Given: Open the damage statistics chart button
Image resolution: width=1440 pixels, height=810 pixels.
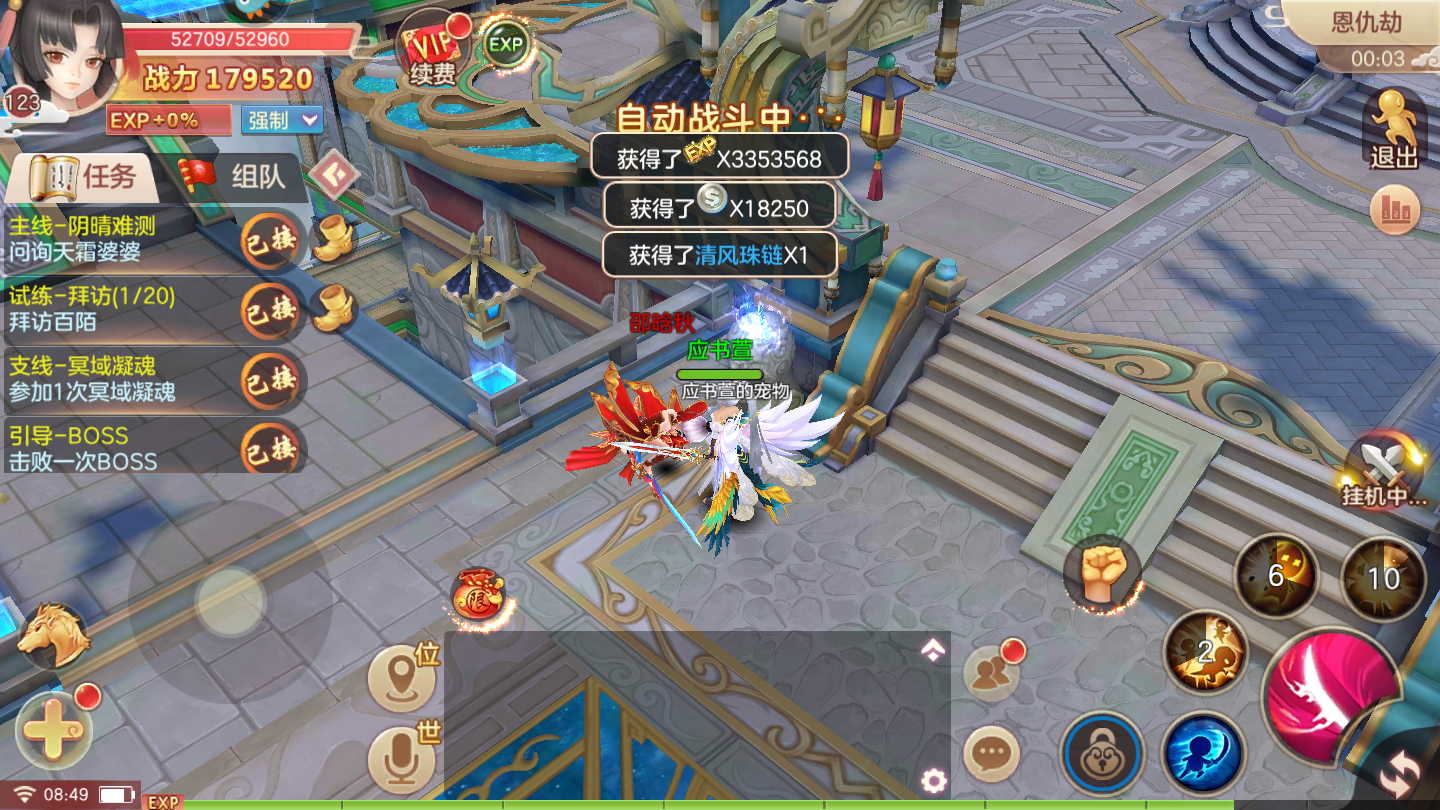Looking at the screenshot, I should click(1395, 210).
